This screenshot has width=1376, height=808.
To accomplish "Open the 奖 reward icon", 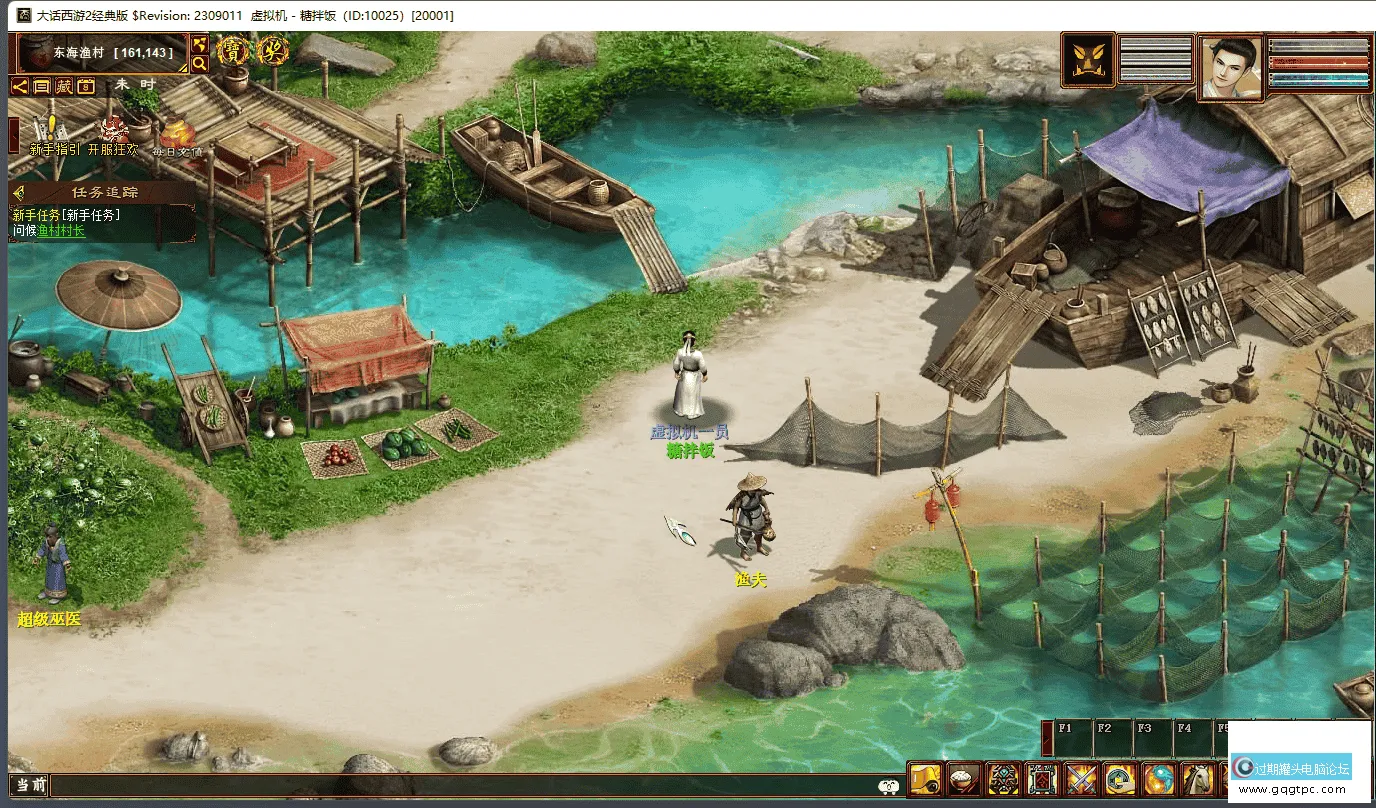I will tap(272, 50).
